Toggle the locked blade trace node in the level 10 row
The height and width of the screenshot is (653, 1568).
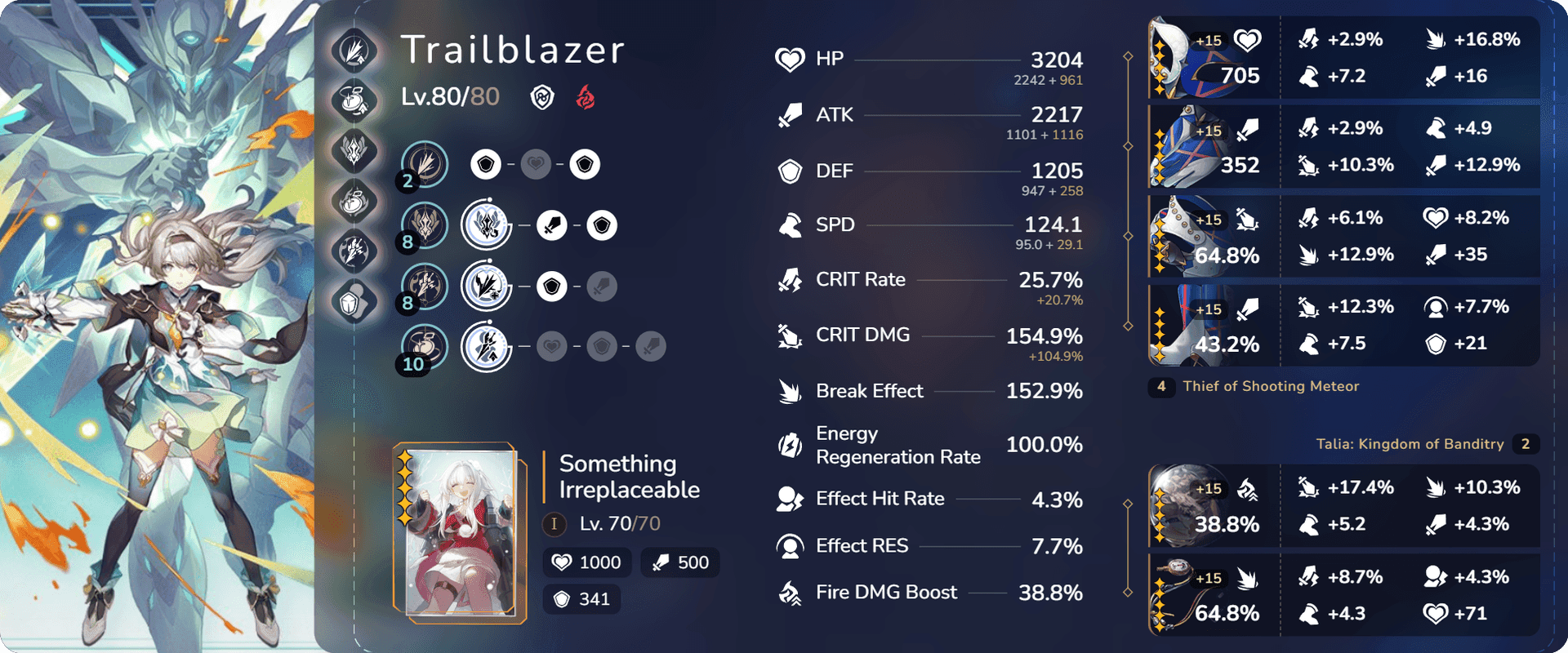[649, 345]
